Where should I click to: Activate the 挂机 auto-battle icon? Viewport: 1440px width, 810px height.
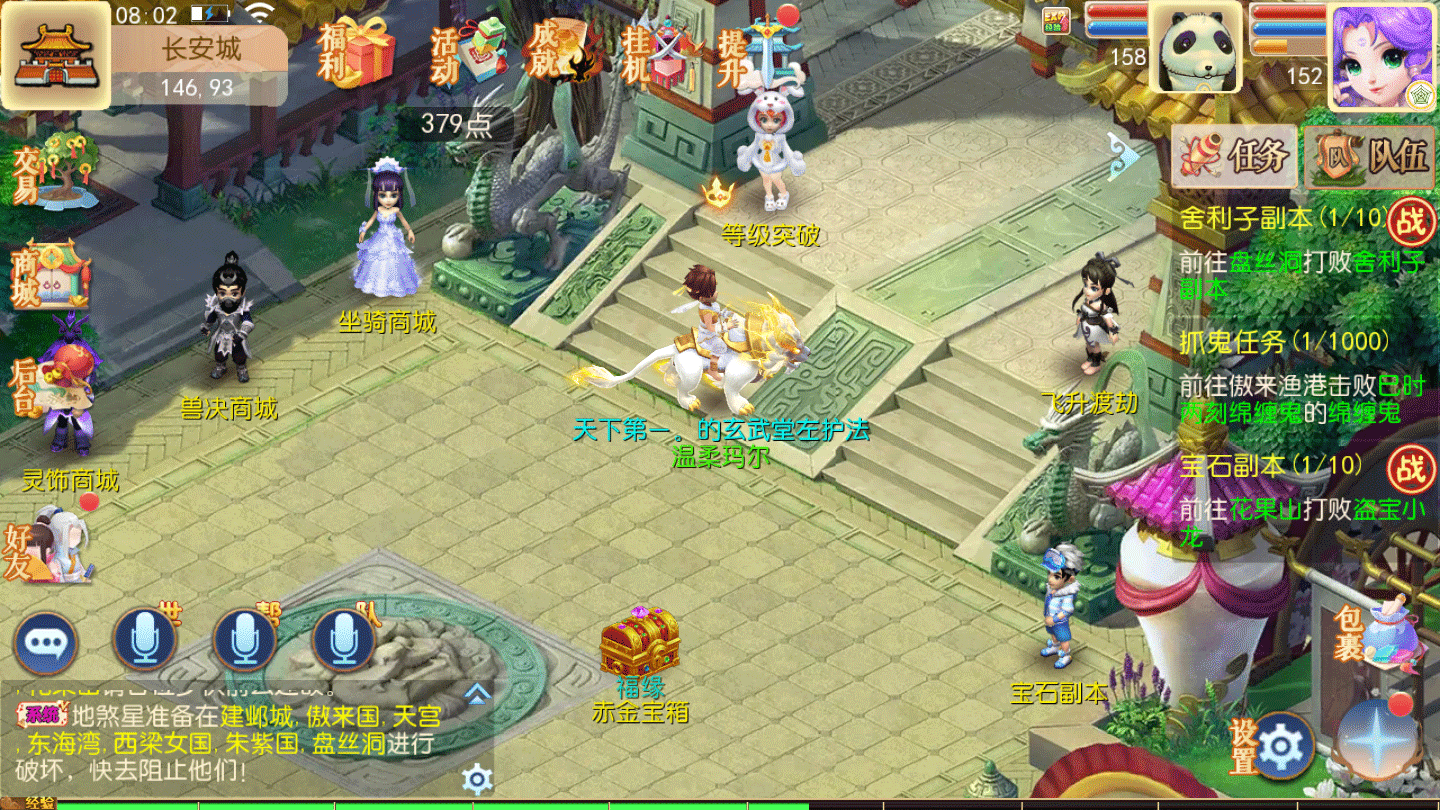[x=655, y=52]
